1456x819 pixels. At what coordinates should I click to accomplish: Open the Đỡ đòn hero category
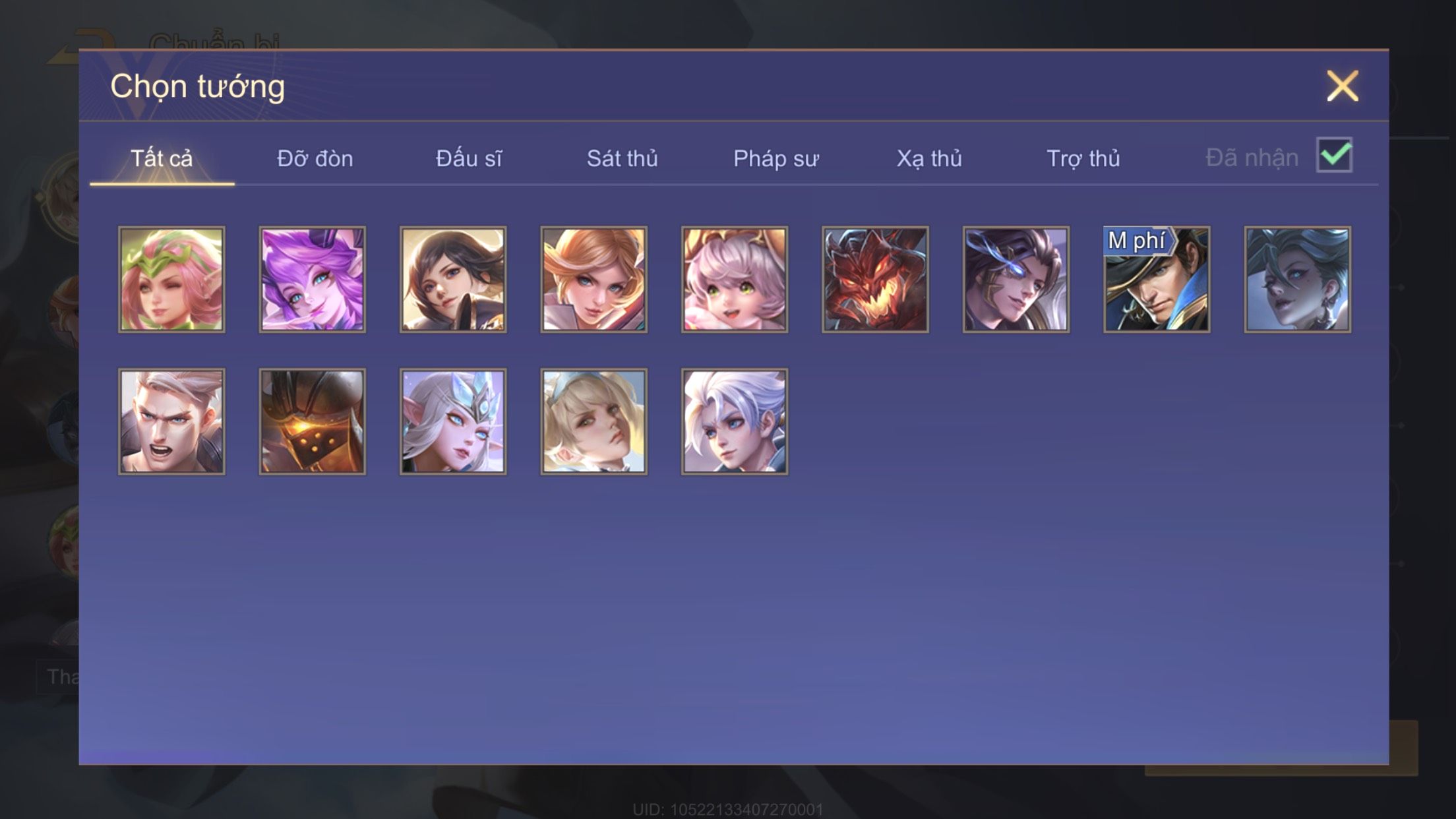pyautogui.click(x=315, y=159)
